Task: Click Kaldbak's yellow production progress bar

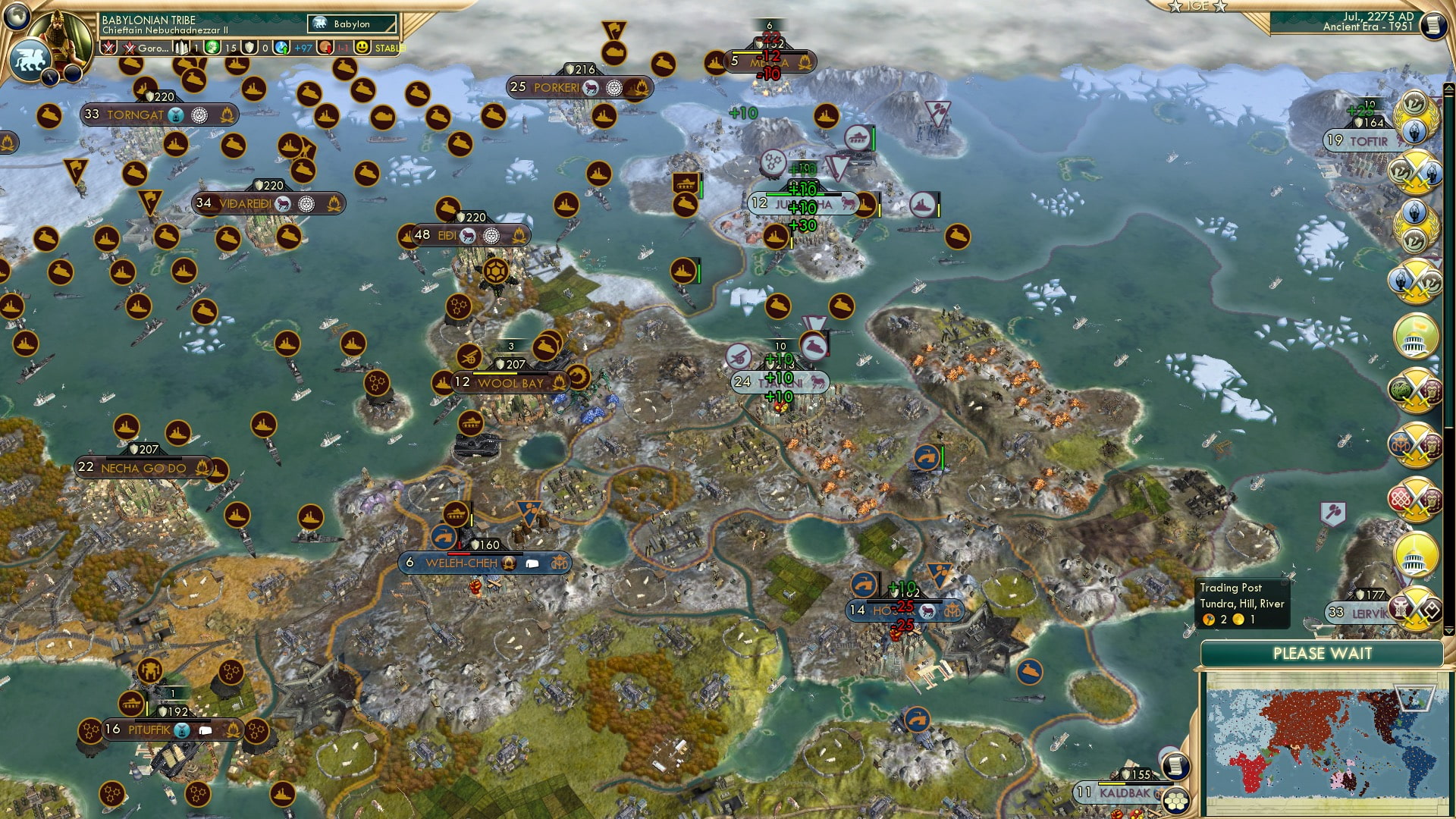Action: coord(1112,784)
